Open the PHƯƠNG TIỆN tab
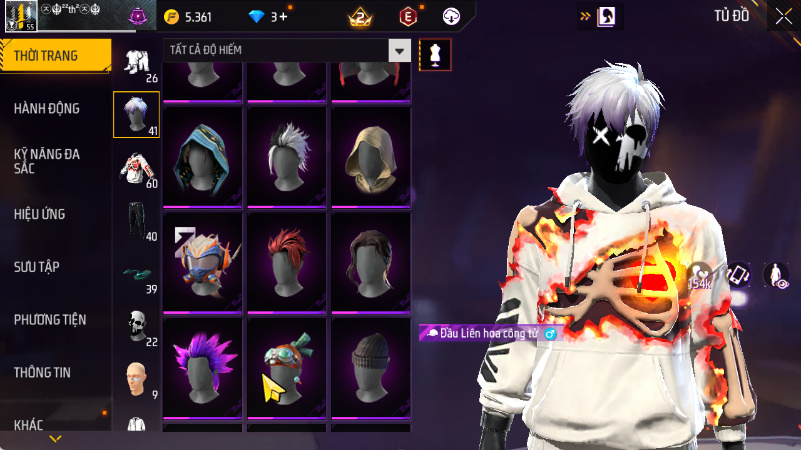 pos(50,320)
